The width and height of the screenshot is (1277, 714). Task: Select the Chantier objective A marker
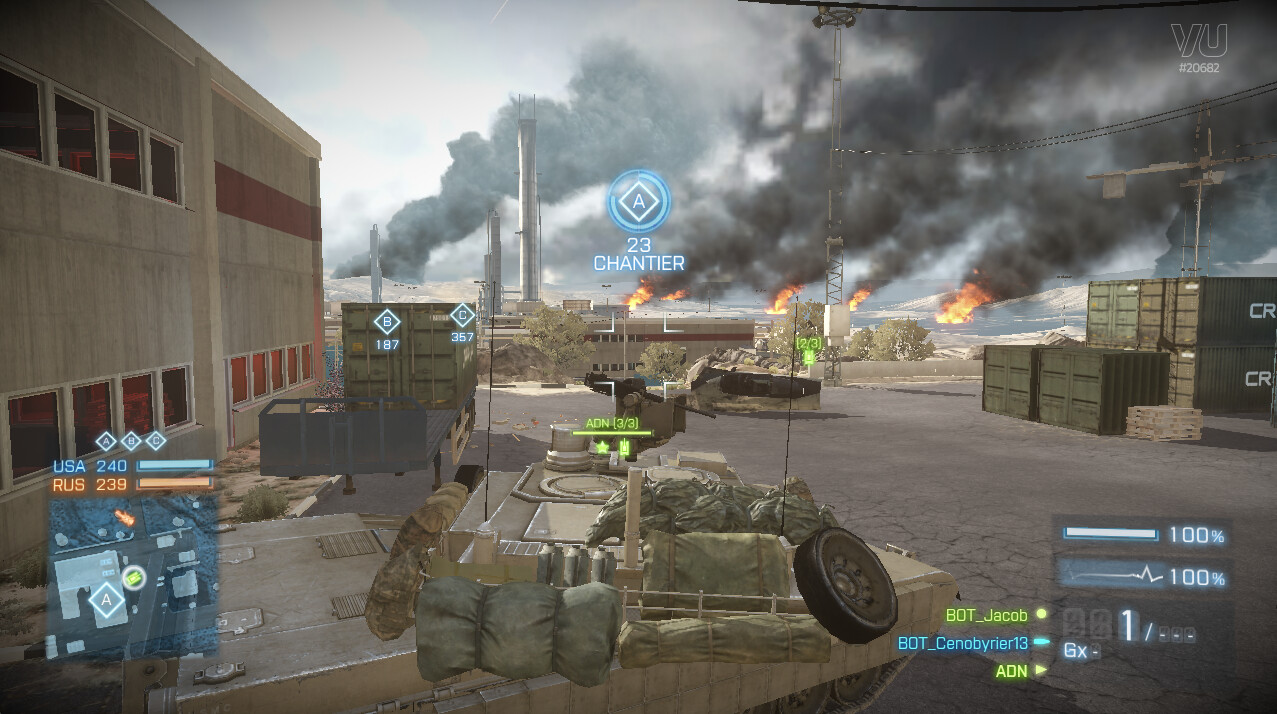pyautogui.click(x=639, y=202)
